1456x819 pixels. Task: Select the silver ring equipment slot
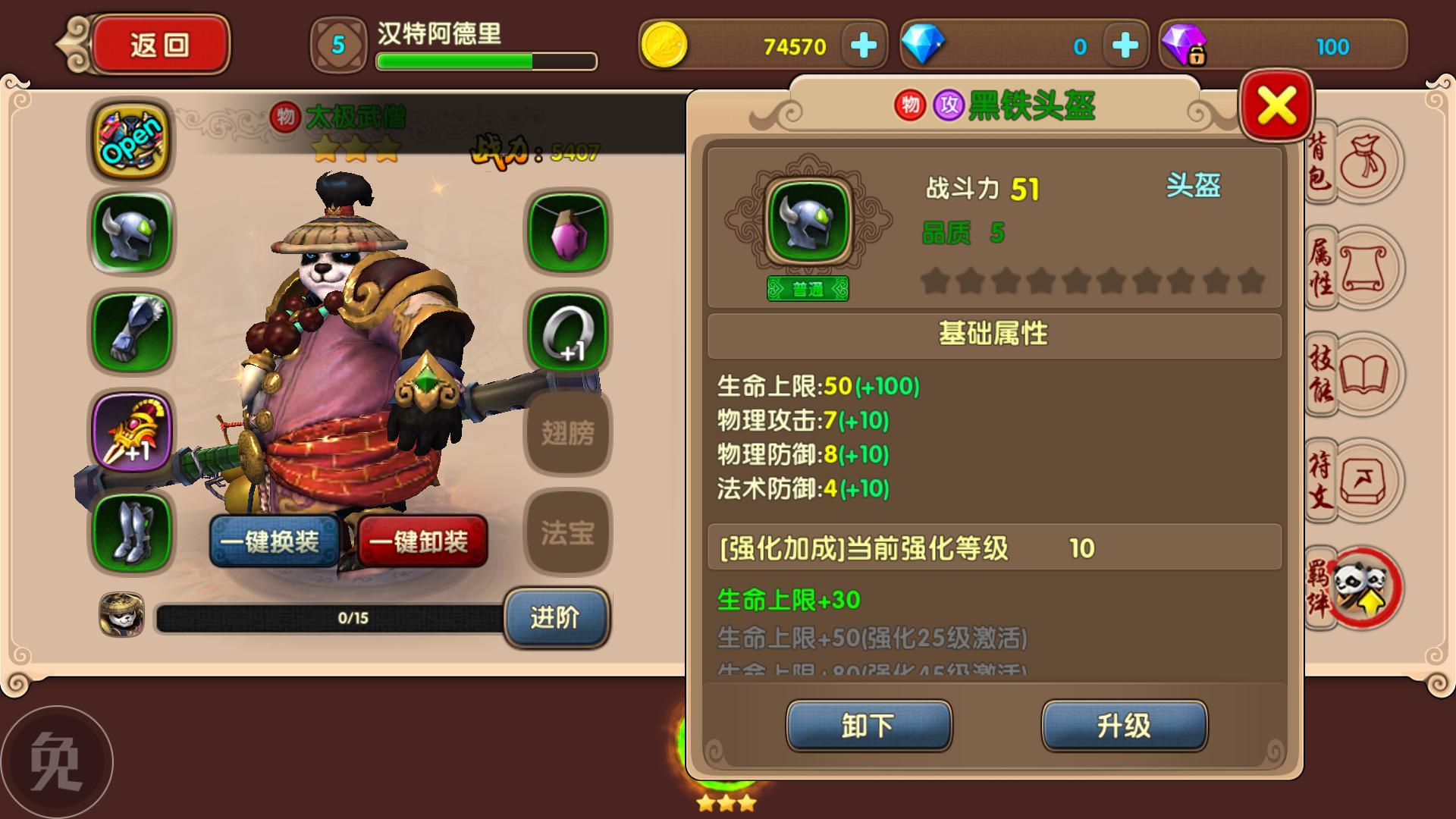(568, 331)
